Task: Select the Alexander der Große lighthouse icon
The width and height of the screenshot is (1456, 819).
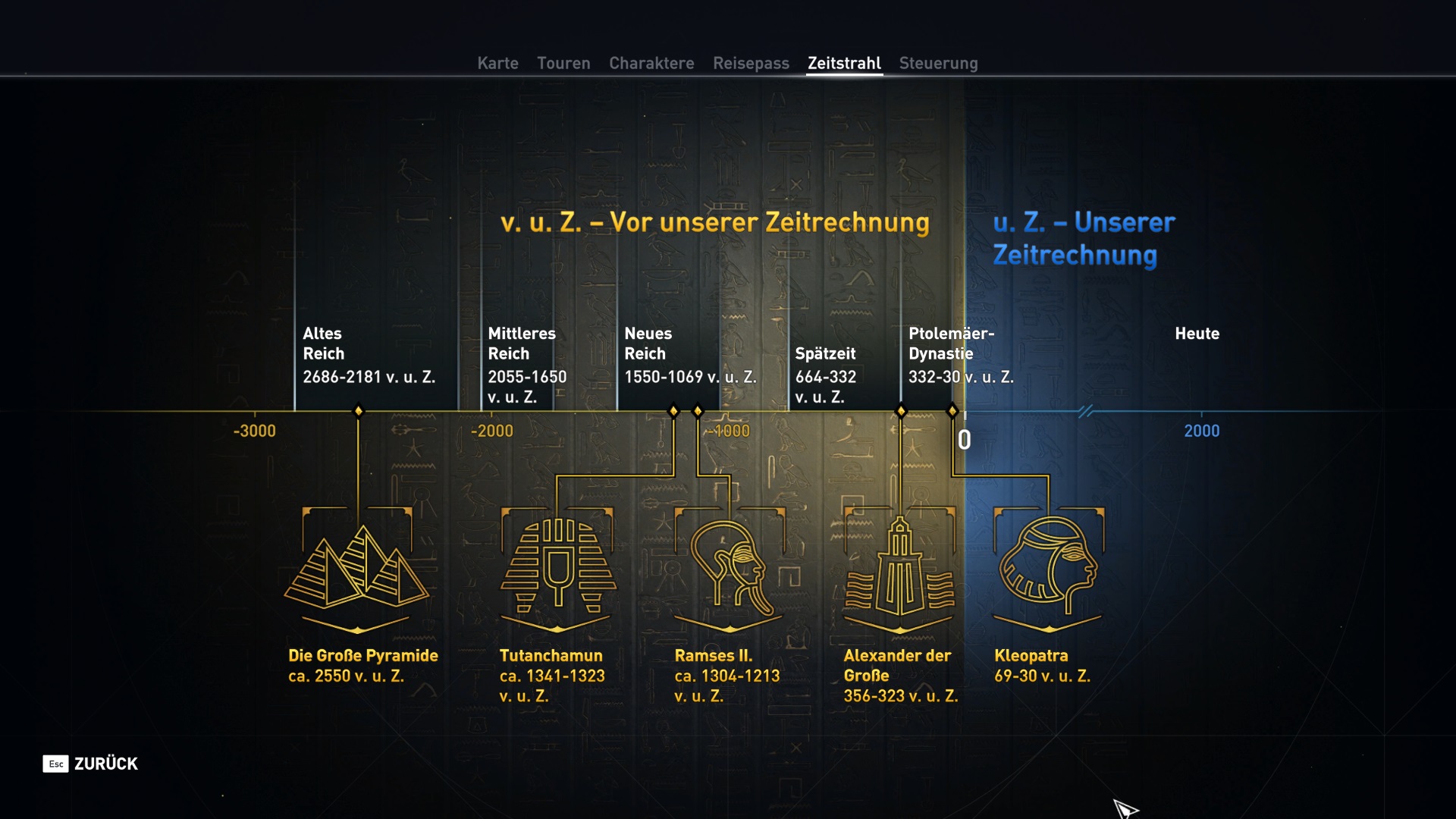Action: (899, 567)
